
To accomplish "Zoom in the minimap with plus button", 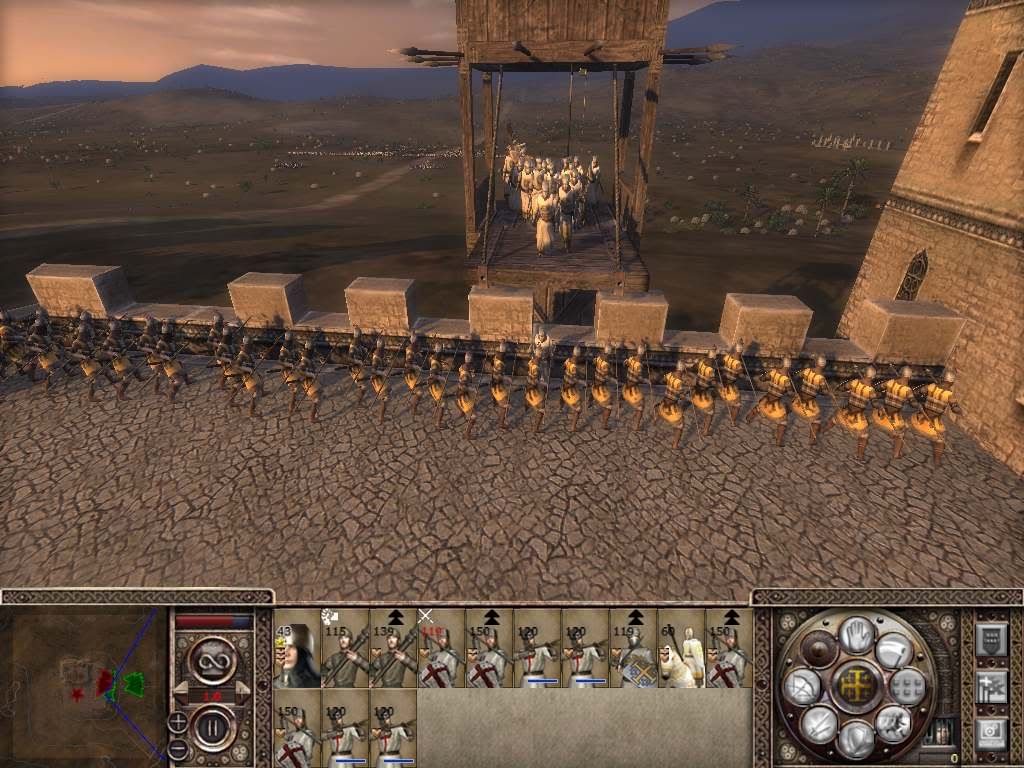I will pyautogui.click(x=178, y=721).
